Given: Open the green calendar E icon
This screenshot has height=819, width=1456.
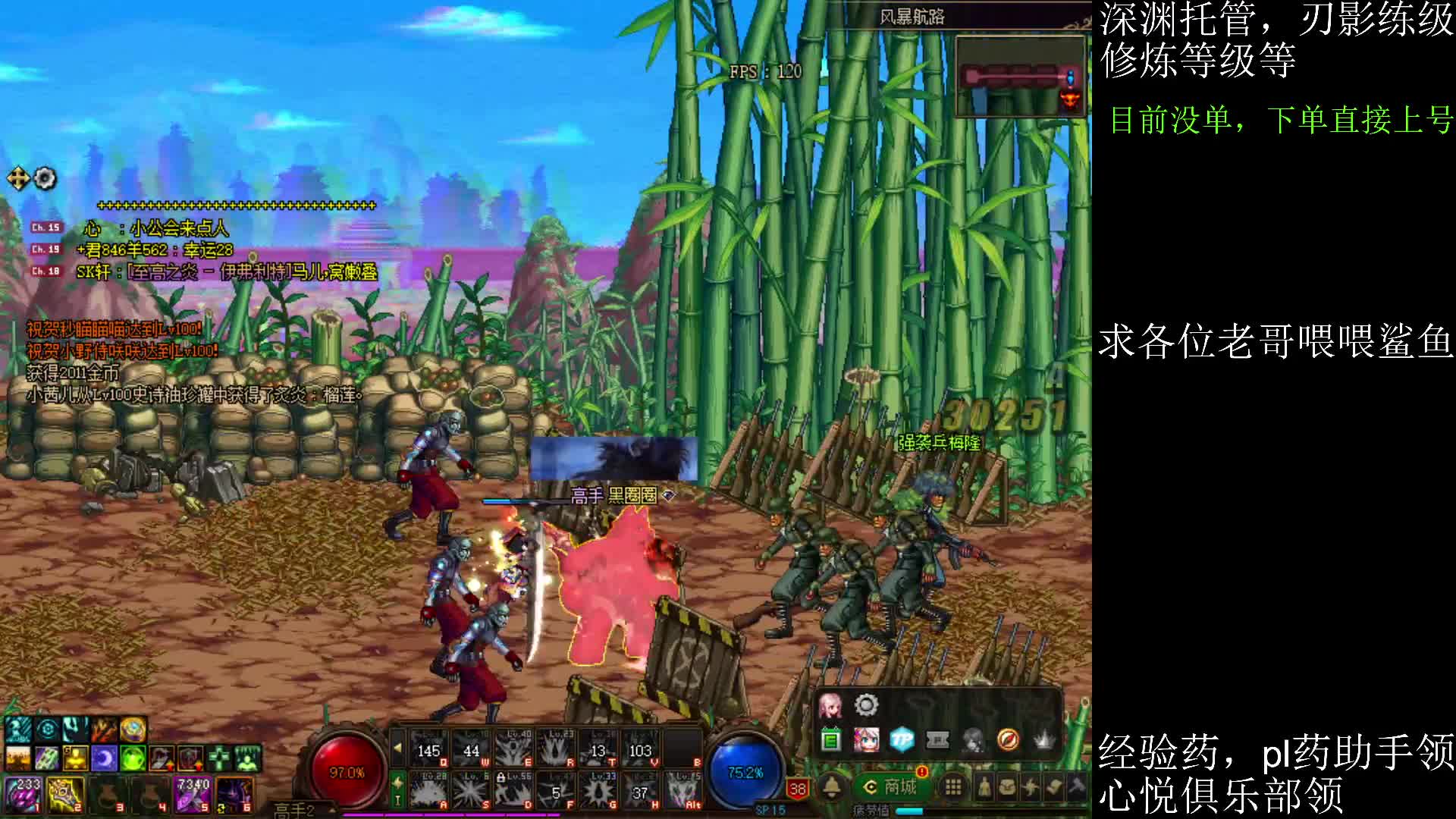Looking at the screenshot, I should coord(831,740).
